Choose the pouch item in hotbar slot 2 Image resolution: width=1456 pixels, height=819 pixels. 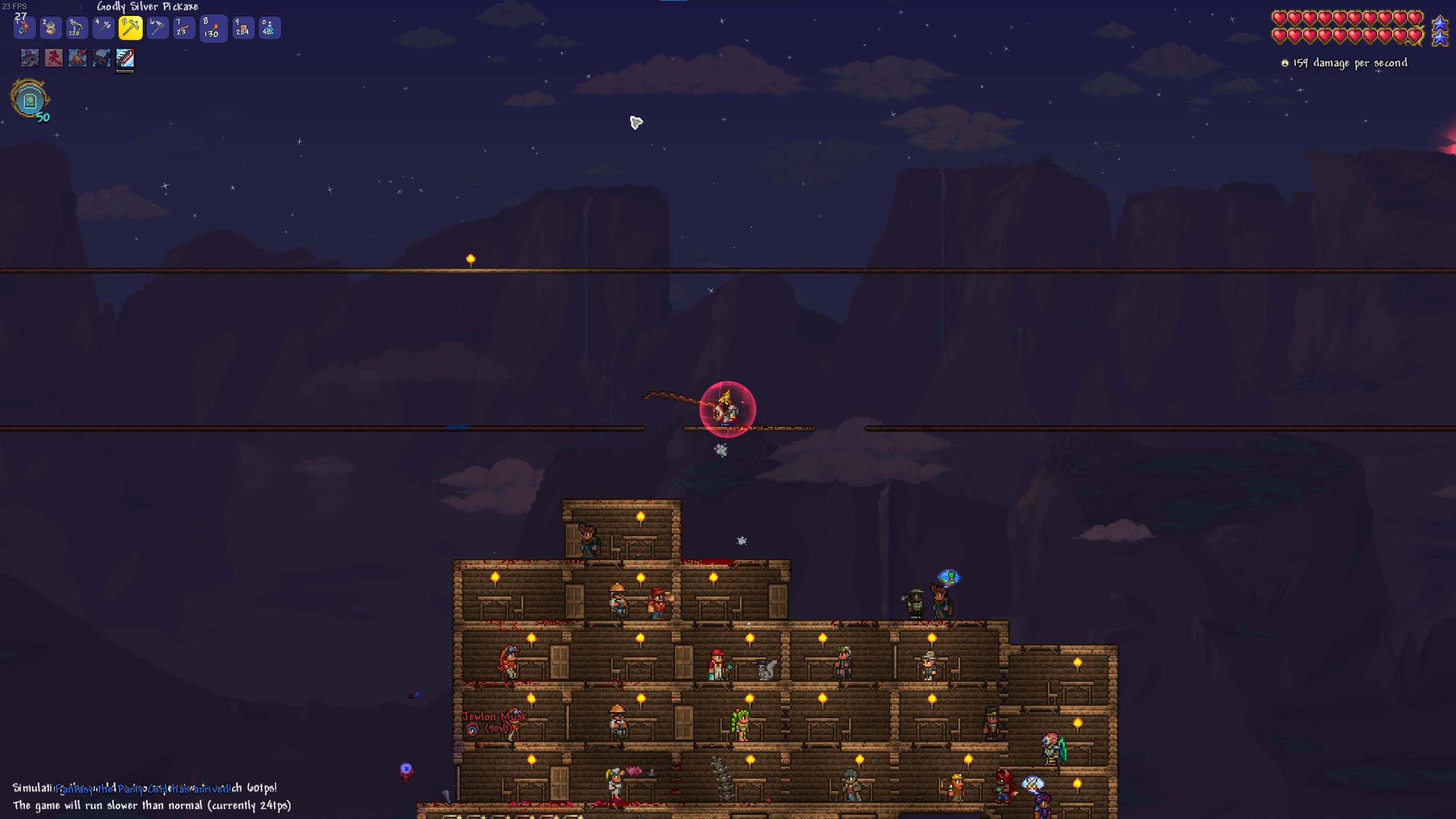[50, 28]
